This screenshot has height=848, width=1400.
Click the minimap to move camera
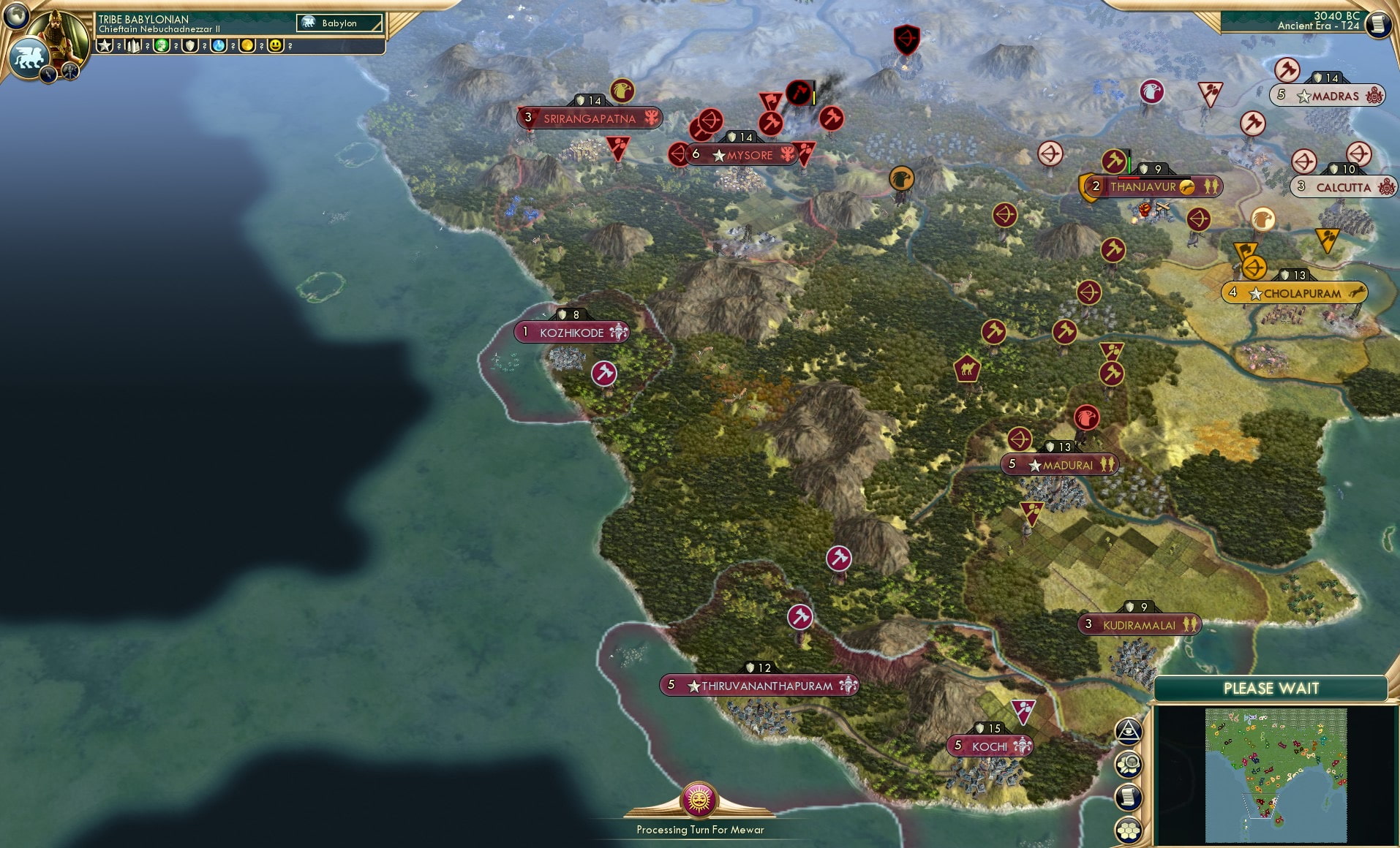pyautogui.click(x=1276, y=775)
